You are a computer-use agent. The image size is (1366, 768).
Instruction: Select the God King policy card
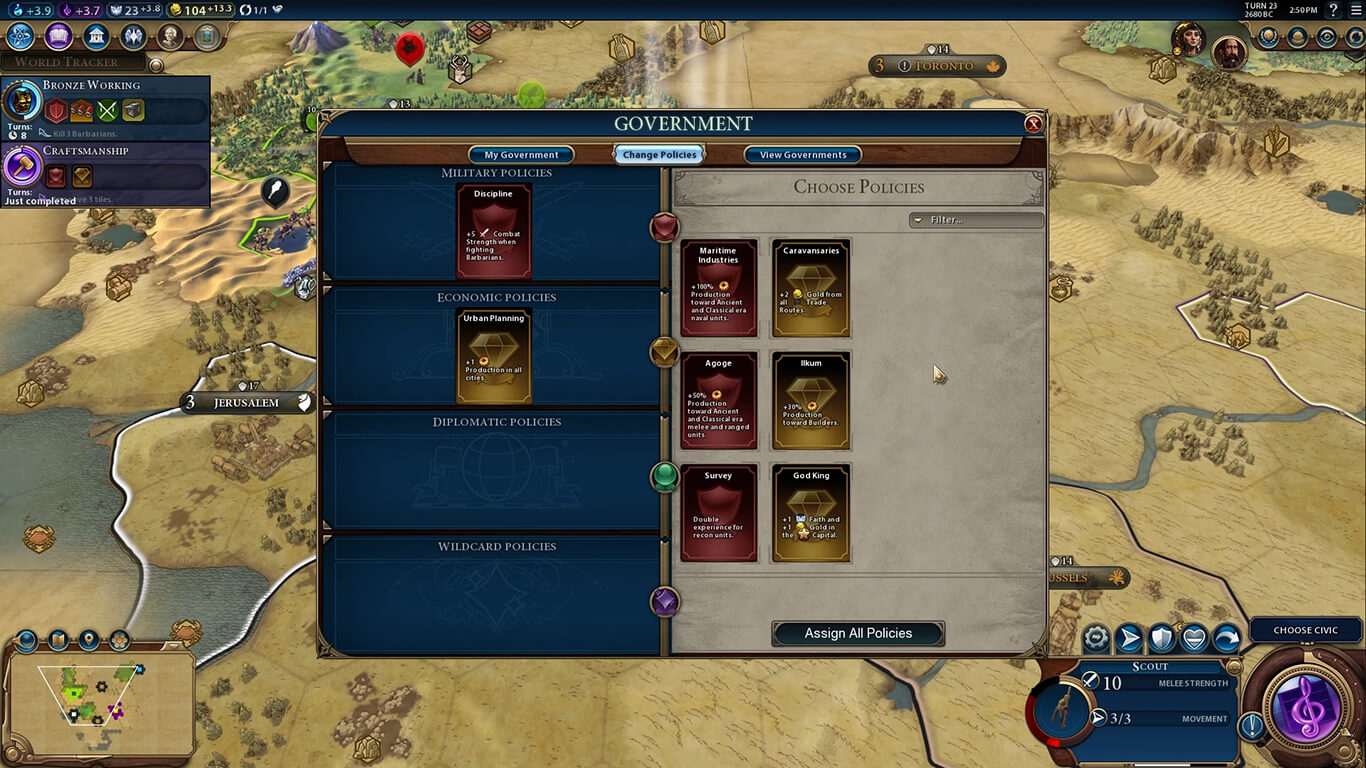811,512
